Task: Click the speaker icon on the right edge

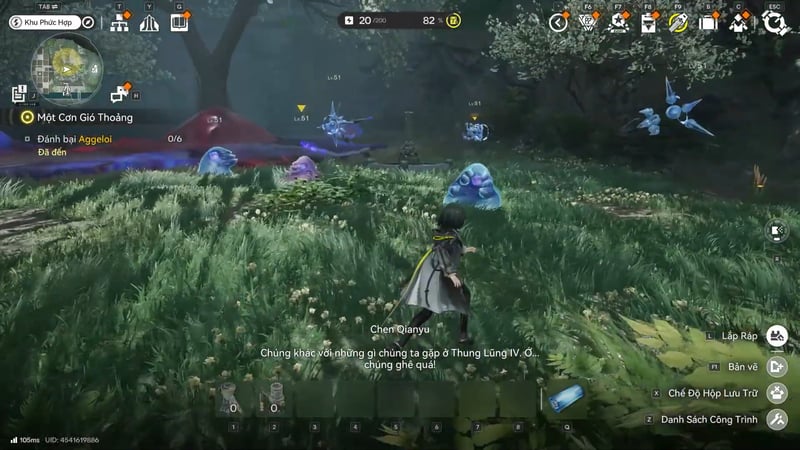Action: tap(777, 231)
